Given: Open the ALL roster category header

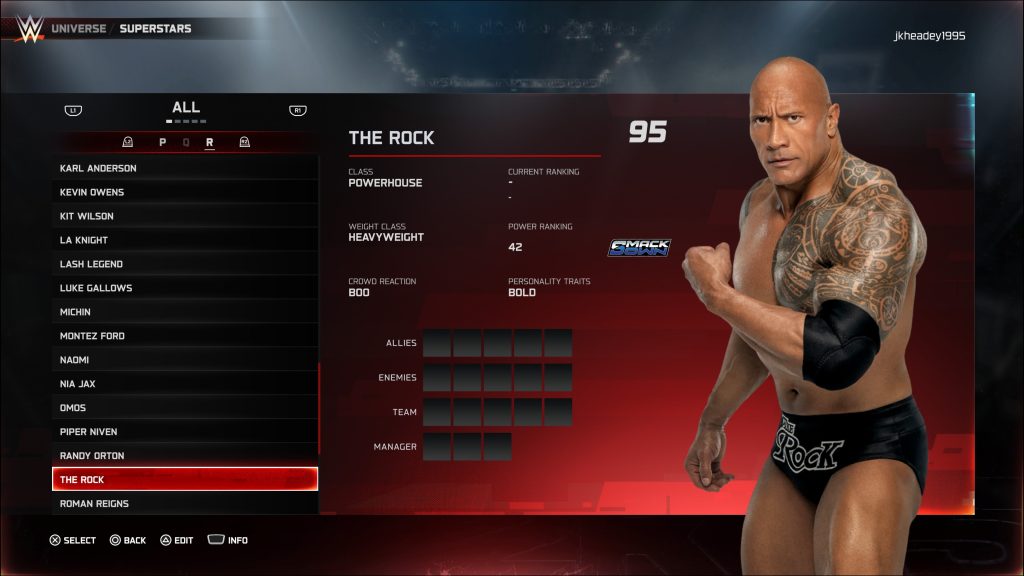Looking at the screenshot, I should point(186,108).
